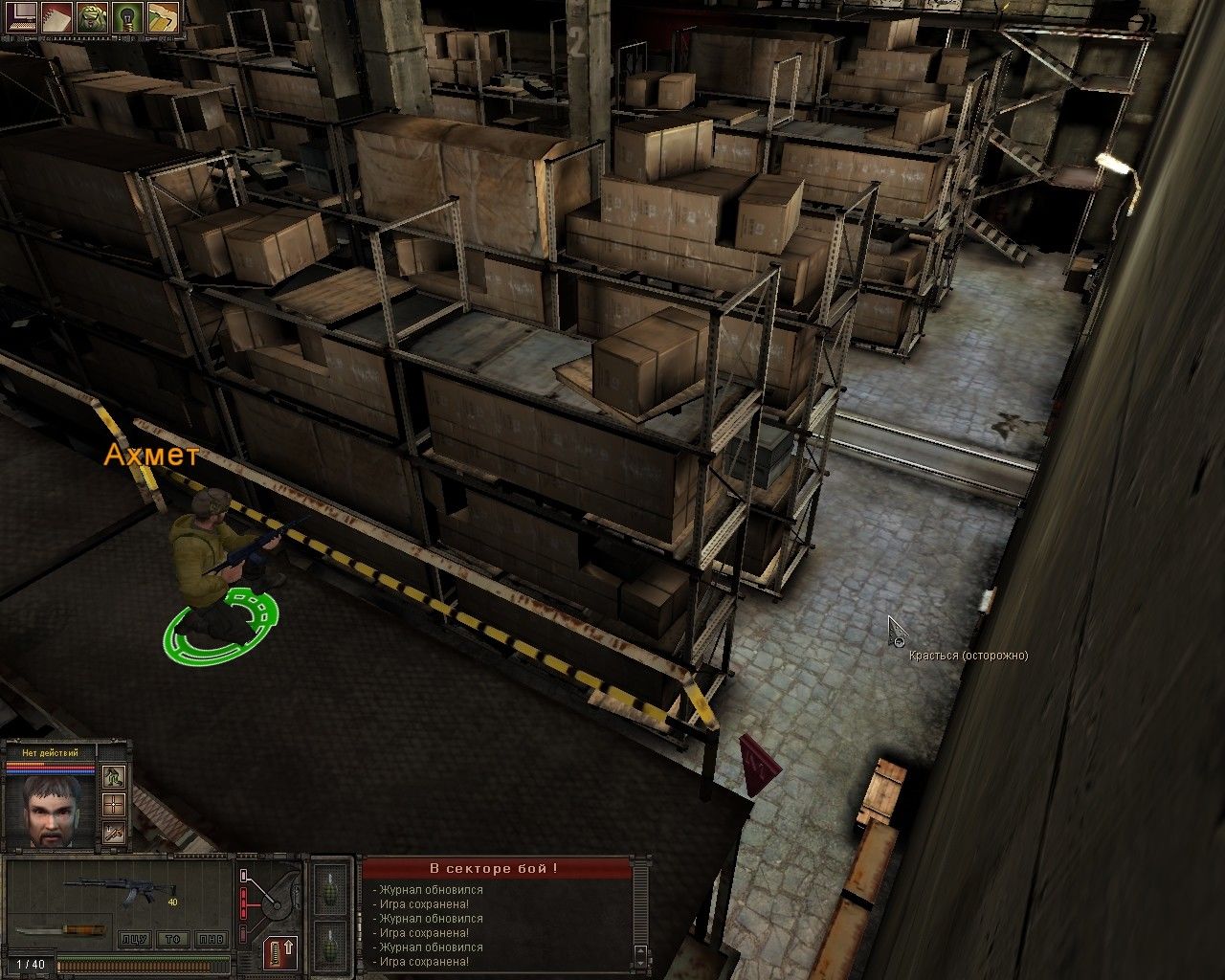Activate the crosshair aiming mode button
Screen dimensions: 1225x980
pyautogui.click(x=113, y=804)
